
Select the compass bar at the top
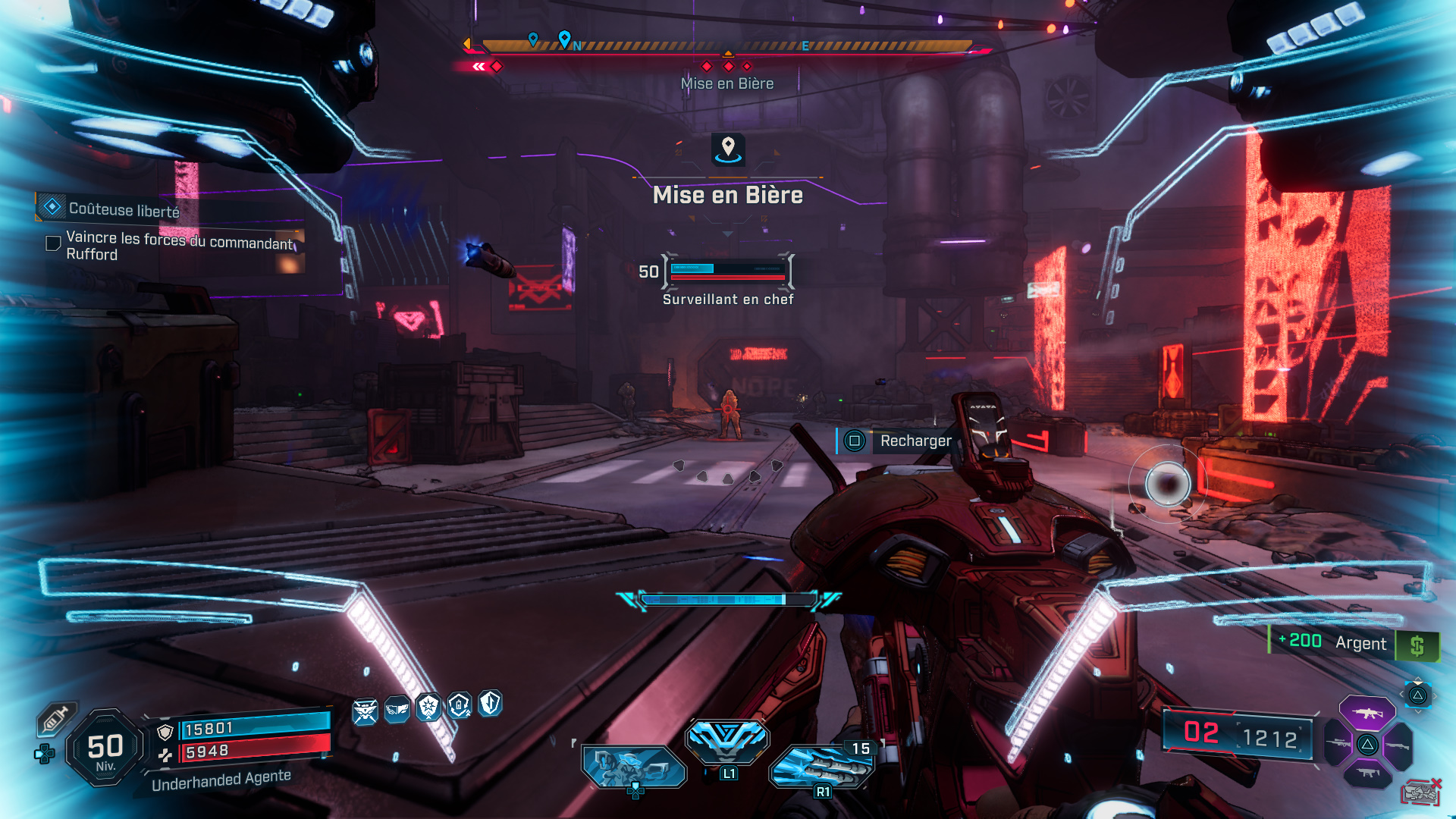(726, 45)
